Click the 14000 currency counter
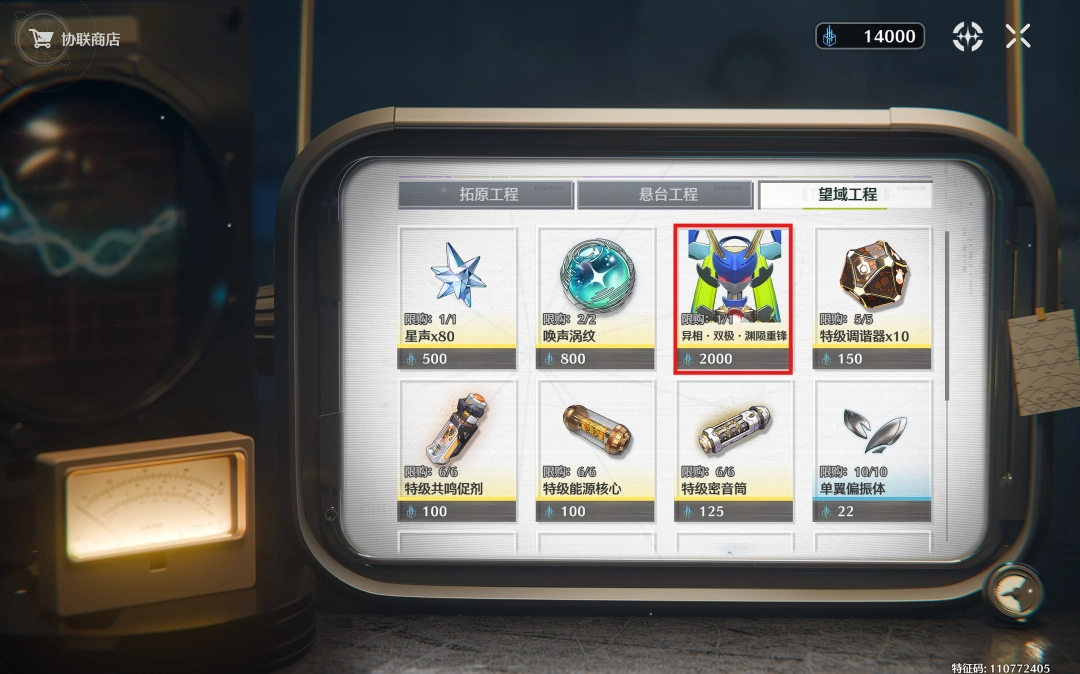The image size is (1080, 674). tap(869, 37)
